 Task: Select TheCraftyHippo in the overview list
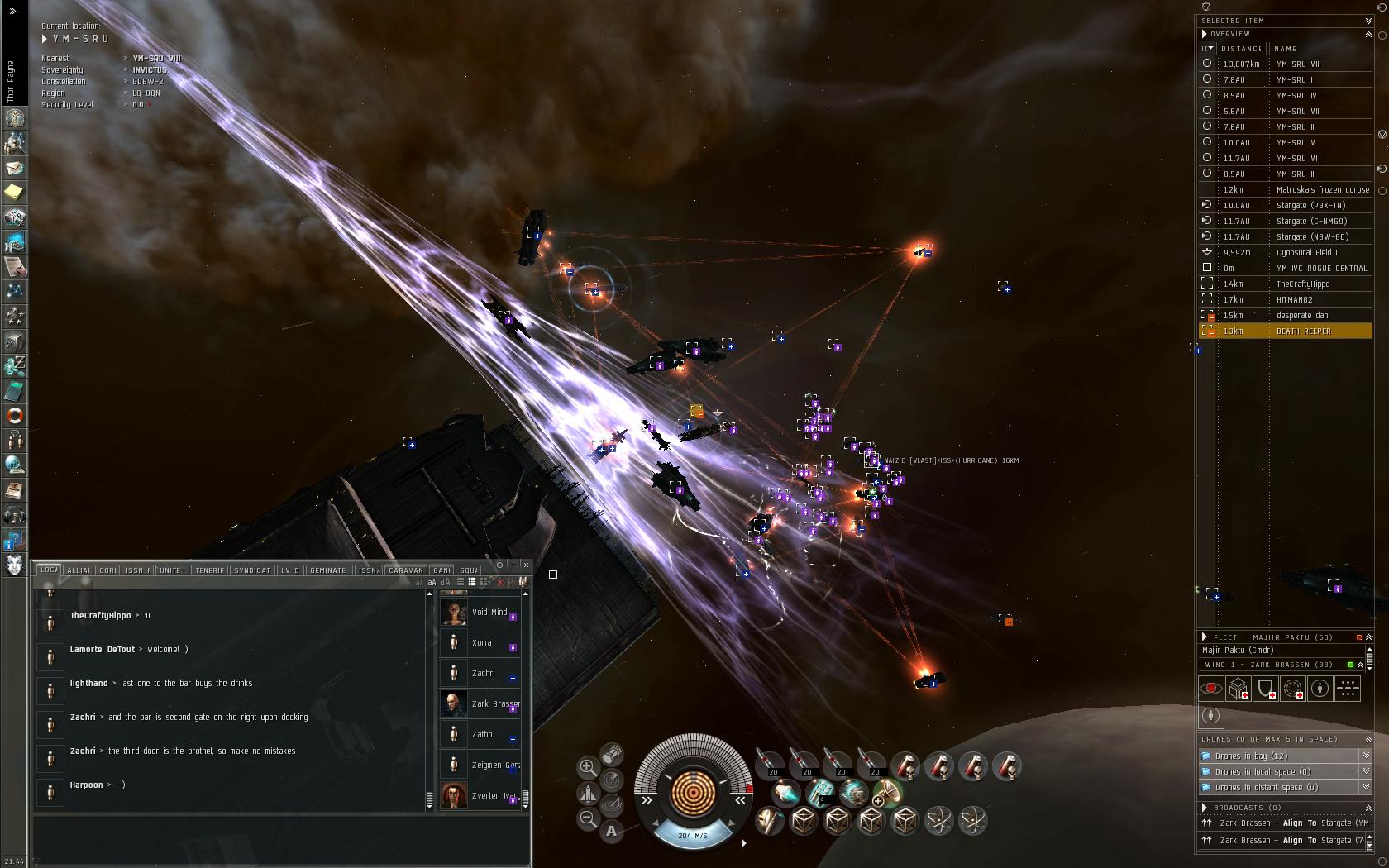pos(1302,284)
